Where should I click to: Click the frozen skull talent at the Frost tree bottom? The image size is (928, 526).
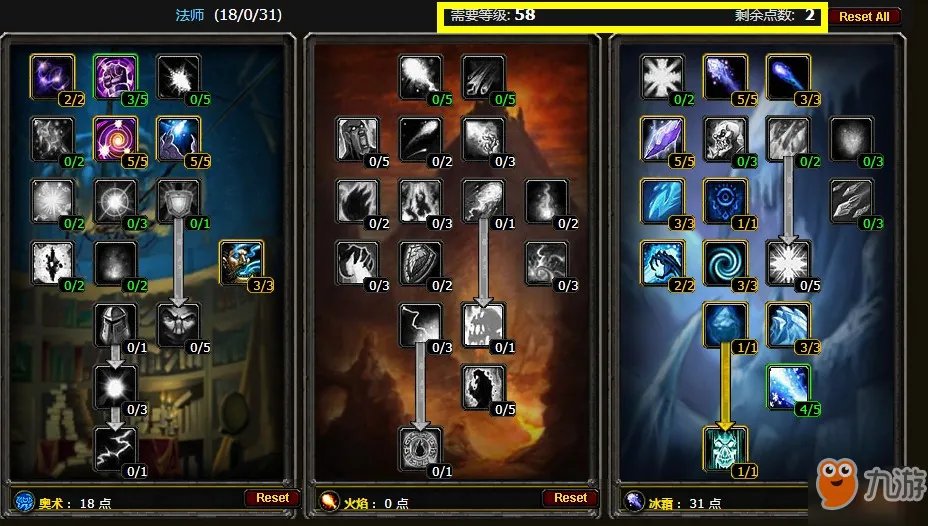pyautogui.click(x=725, y=448)
